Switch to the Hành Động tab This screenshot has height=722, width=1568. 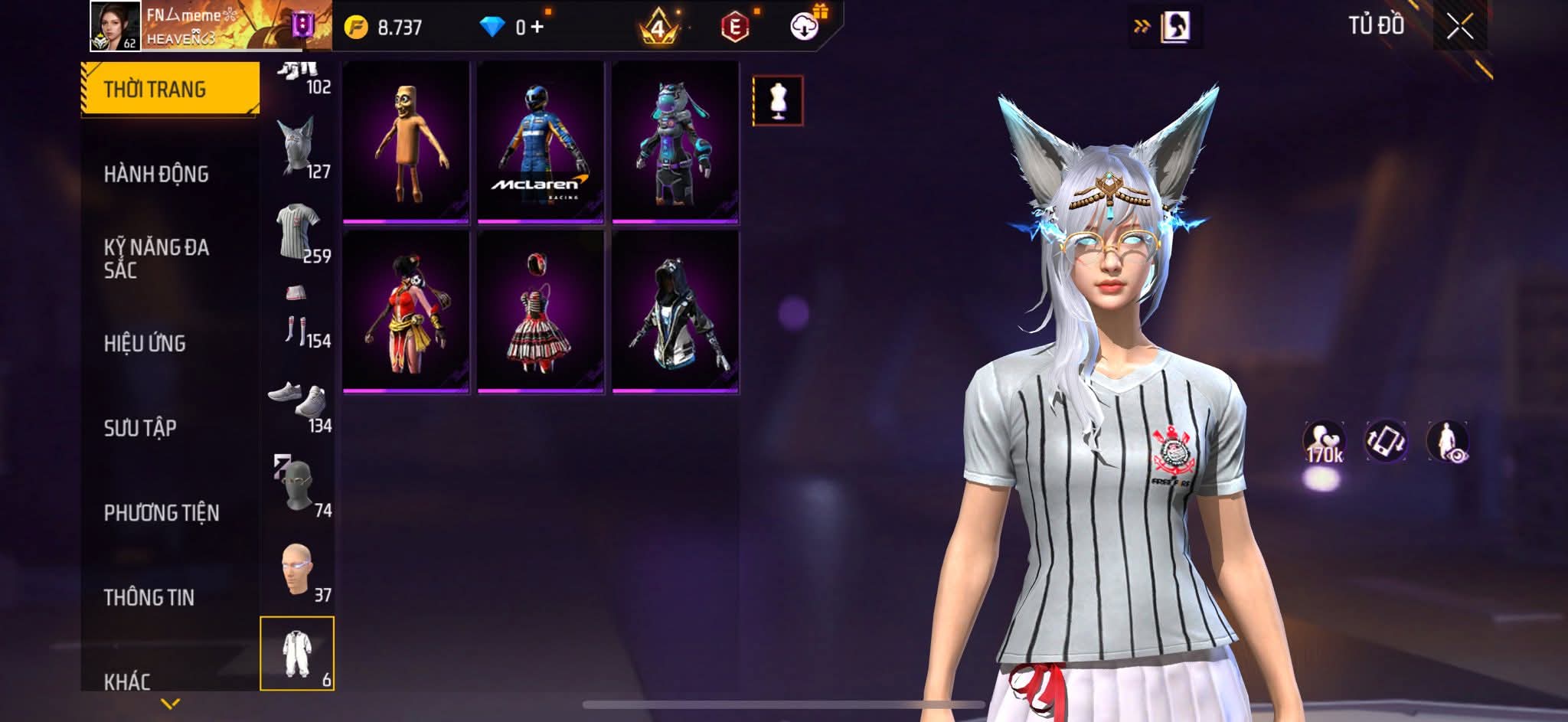(x=156, y=175)
